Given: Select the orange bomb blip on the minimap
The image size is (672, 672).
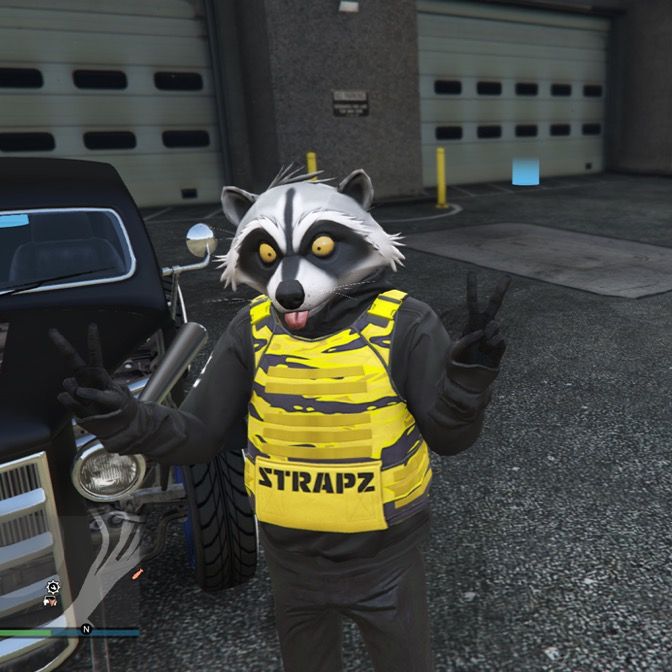Looking at the screenshot, I should (137, 573).
